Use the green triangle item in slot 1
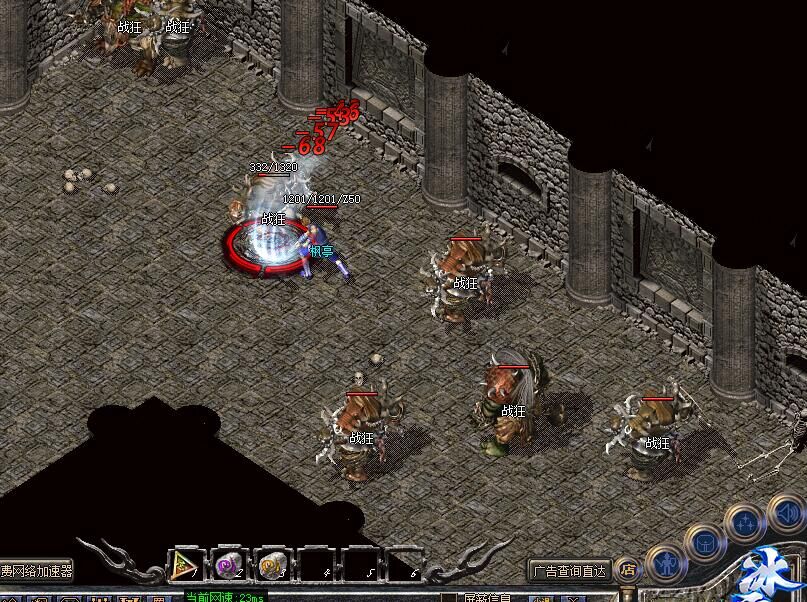Viewport: 807px width, 602px height. point(185,565)
